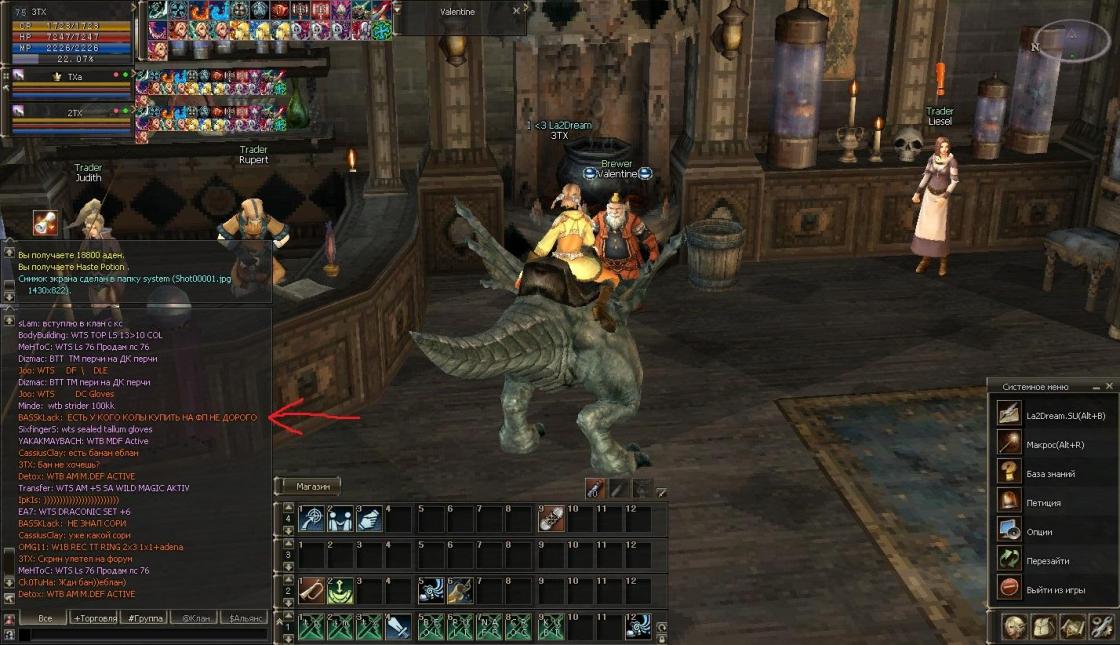Click the chat text input field

(140, 635)
